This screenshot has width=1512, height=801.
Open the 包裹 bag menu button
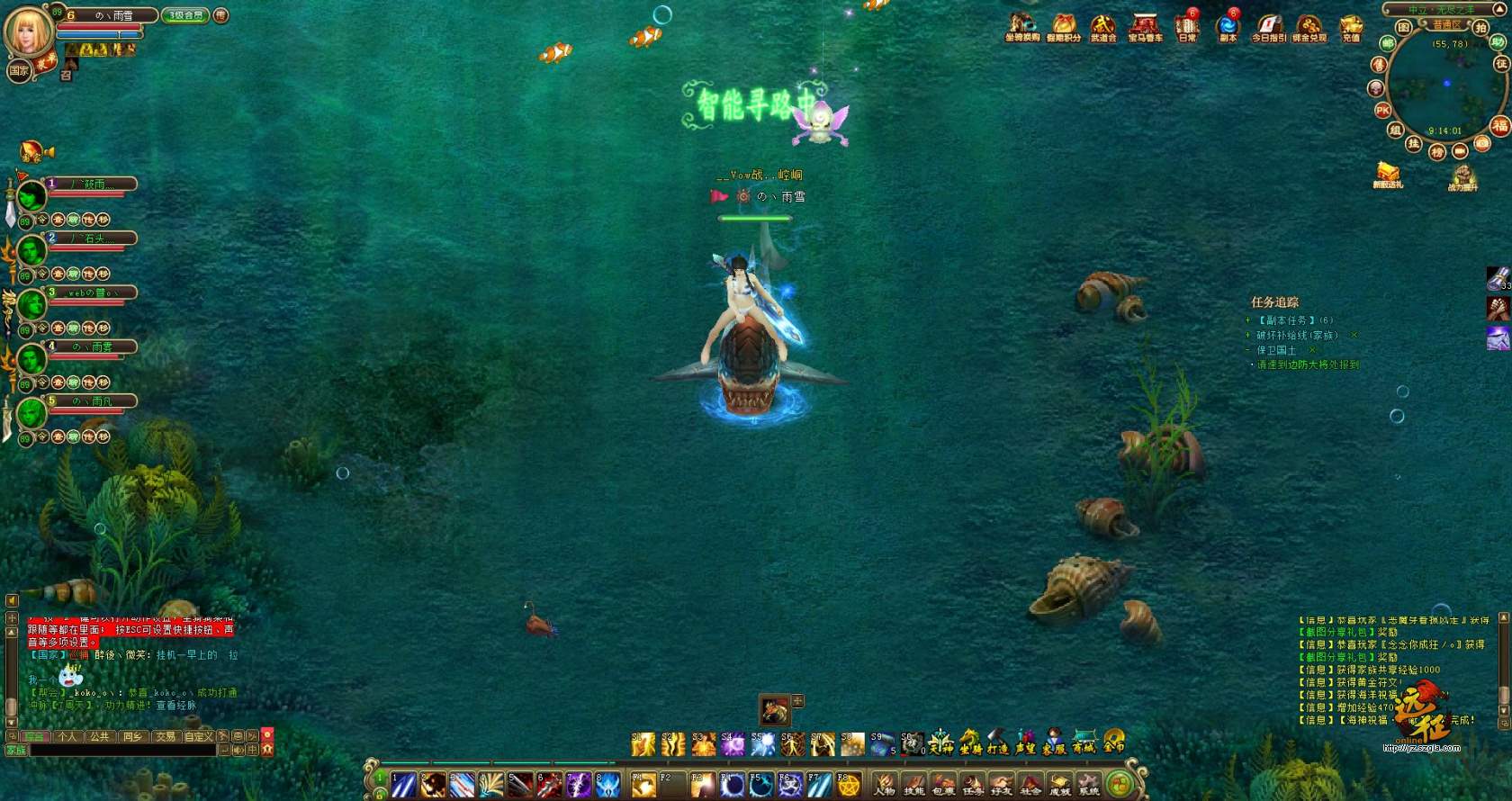942,785
